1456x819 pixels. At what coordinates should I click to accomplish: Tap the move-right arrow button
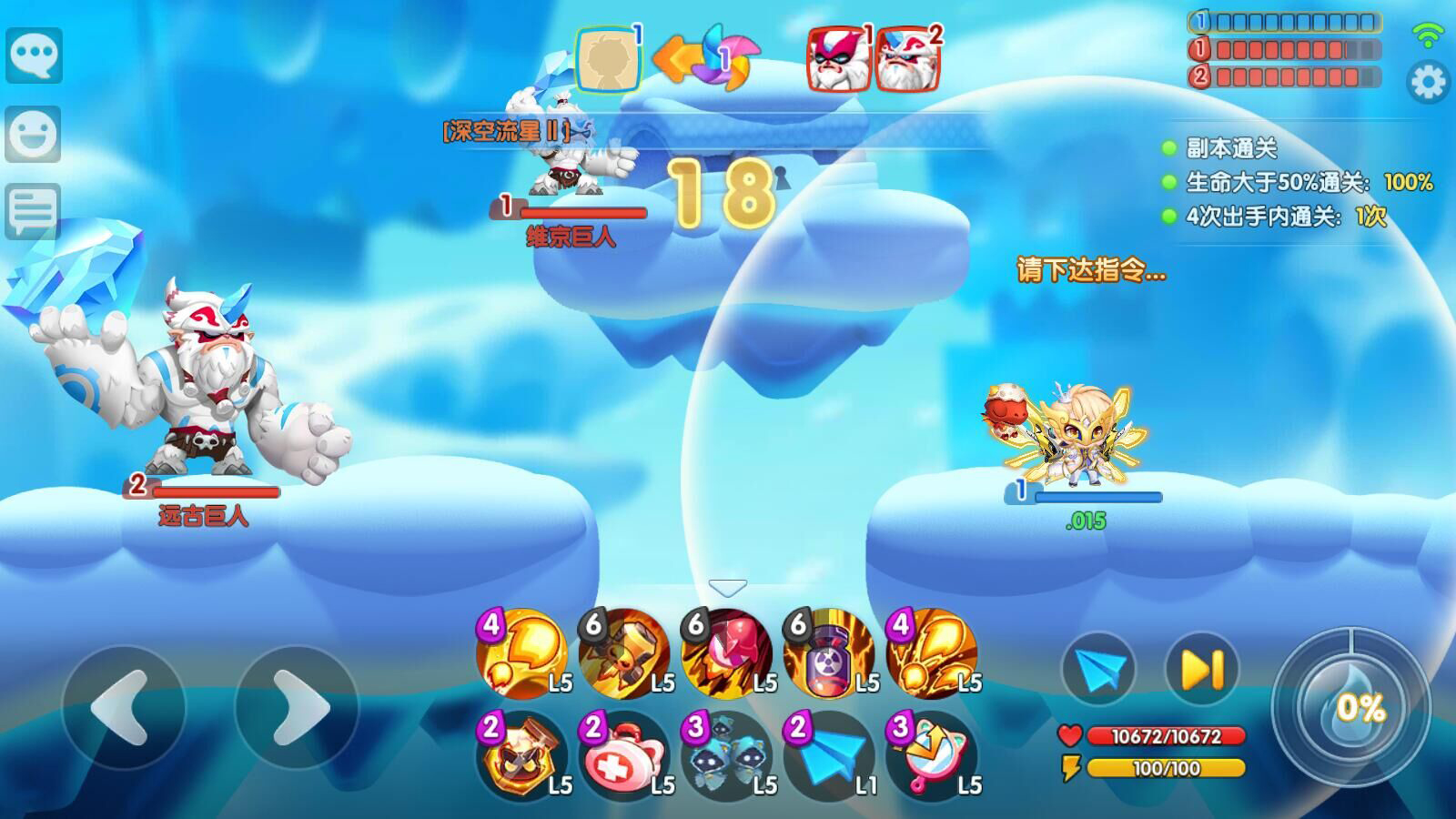click(298, 707)
